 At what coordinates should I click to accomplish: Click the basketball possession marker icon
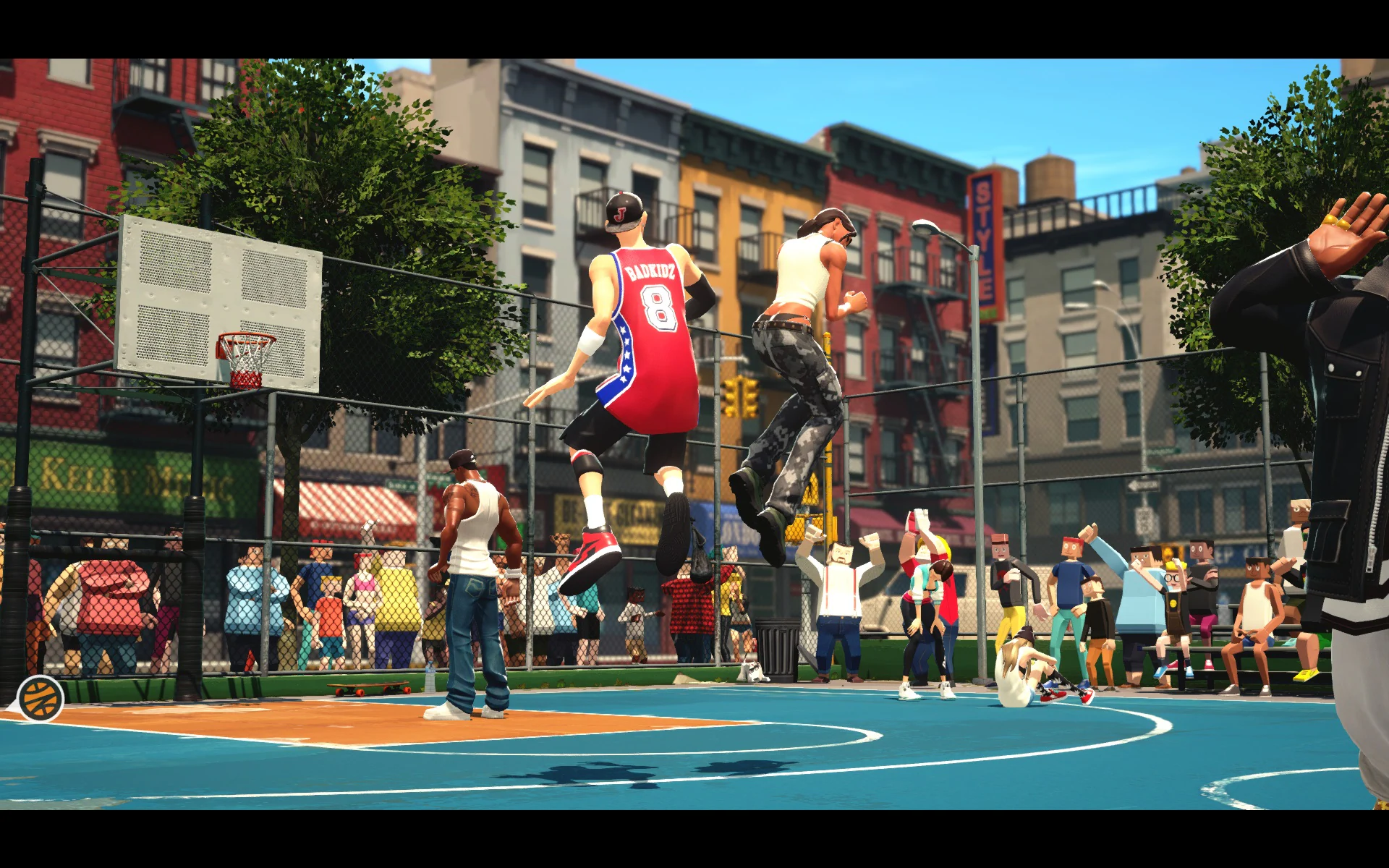click(x=40, y=697)
